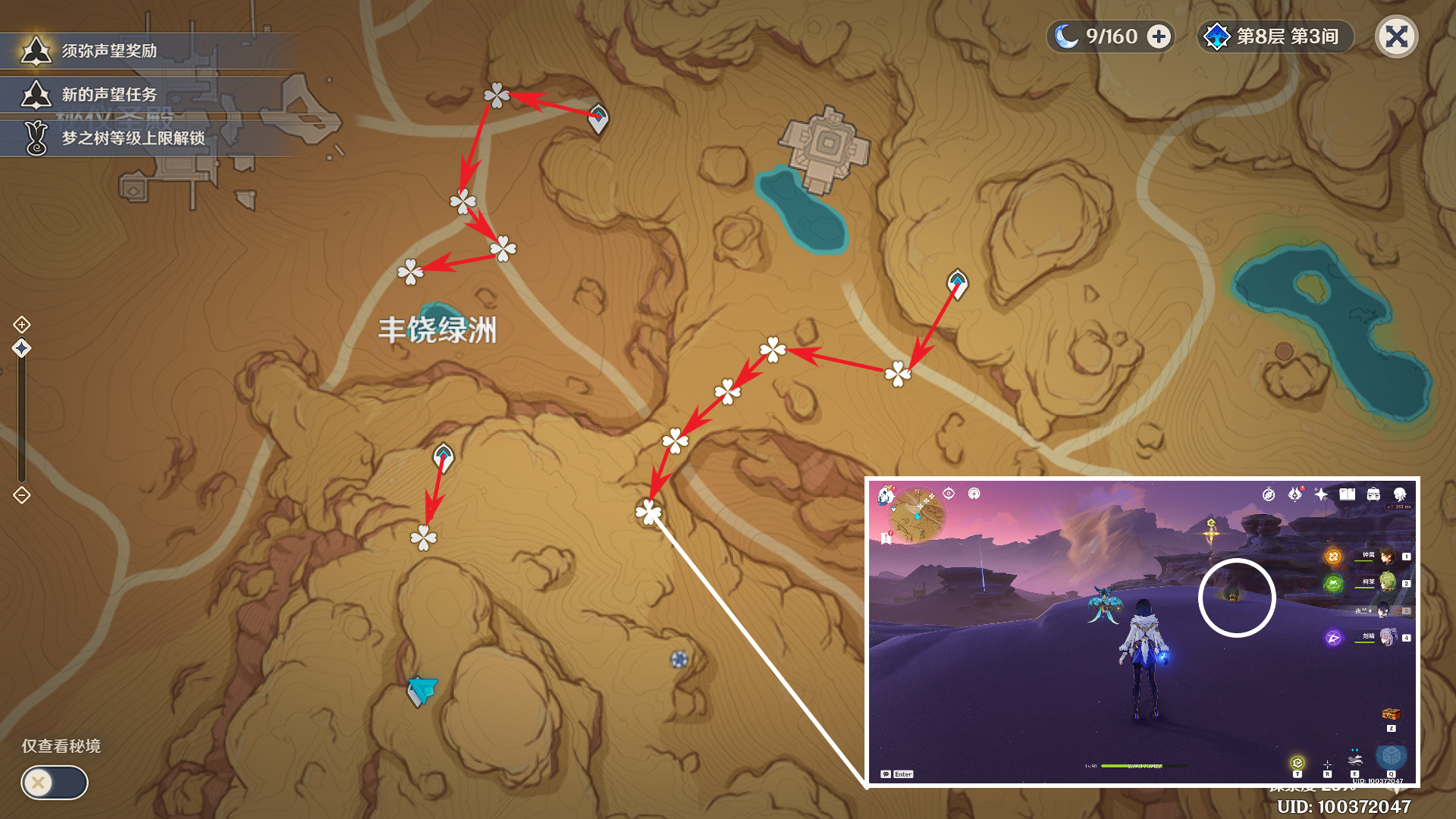Close the map with the X button

click(1396, 36)
